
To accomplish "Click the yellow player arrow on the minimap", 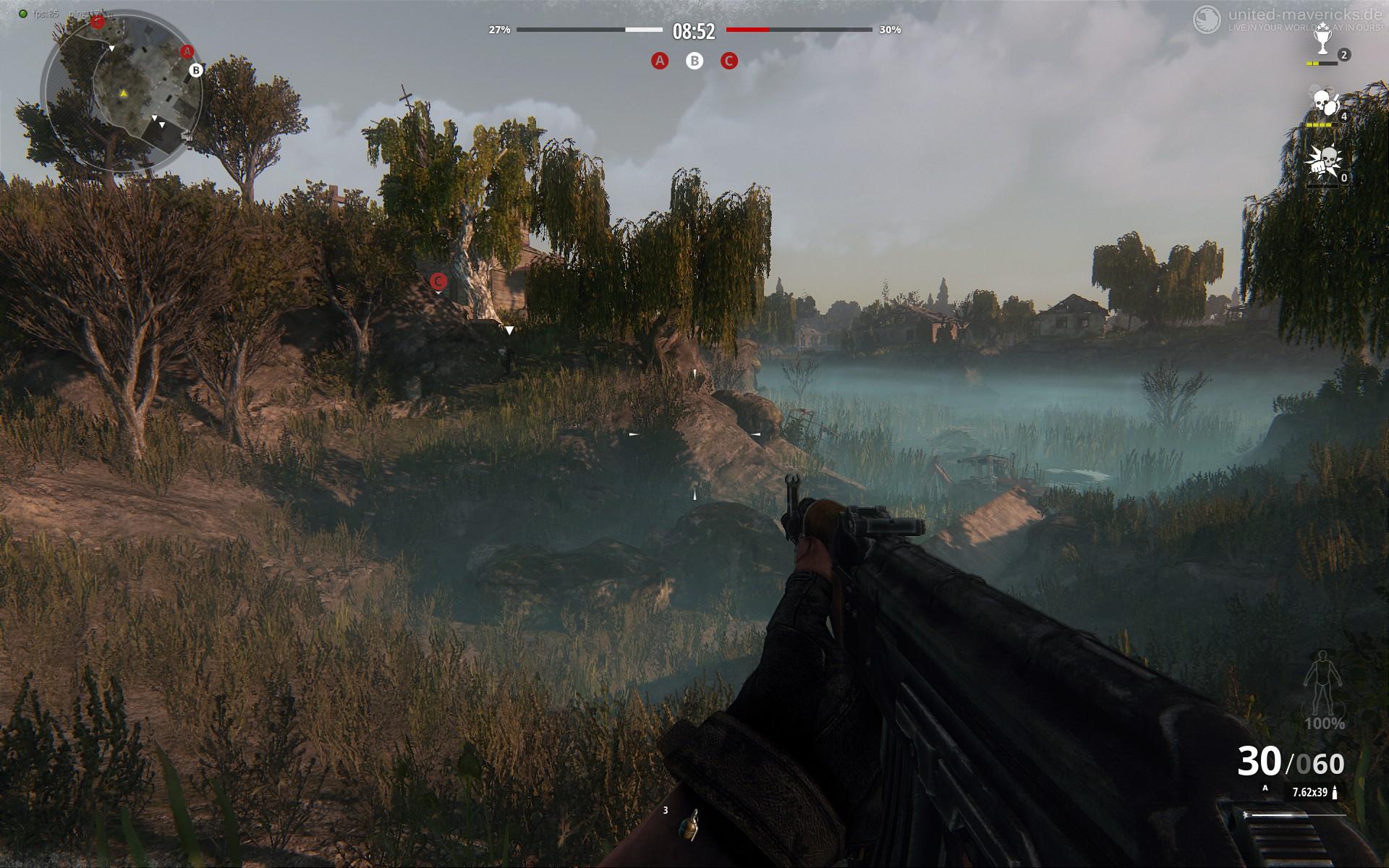I will point(124,93).
